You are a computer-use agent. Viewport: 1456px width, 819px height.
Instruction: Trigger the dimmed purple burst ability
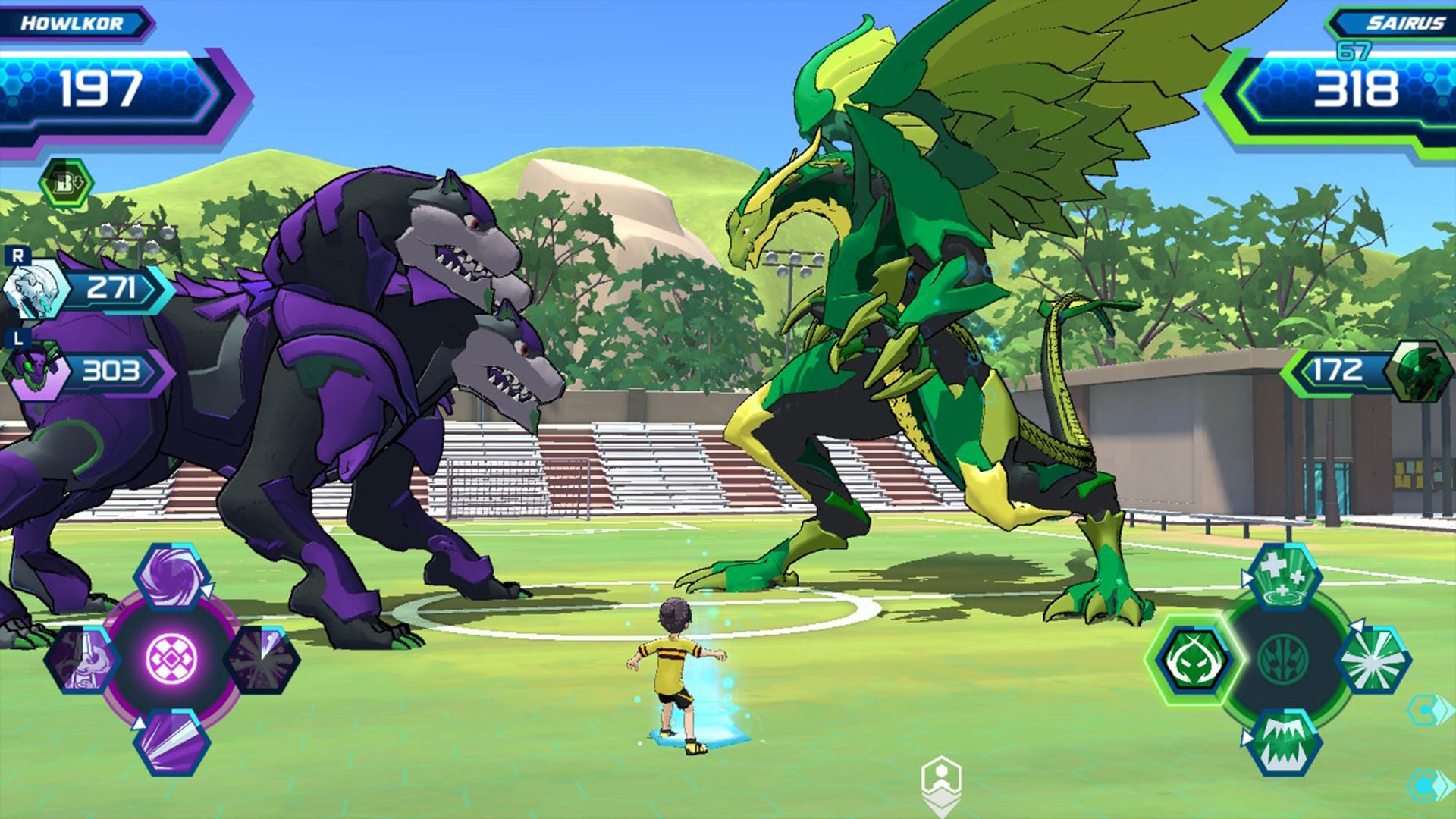click(262, 660)
